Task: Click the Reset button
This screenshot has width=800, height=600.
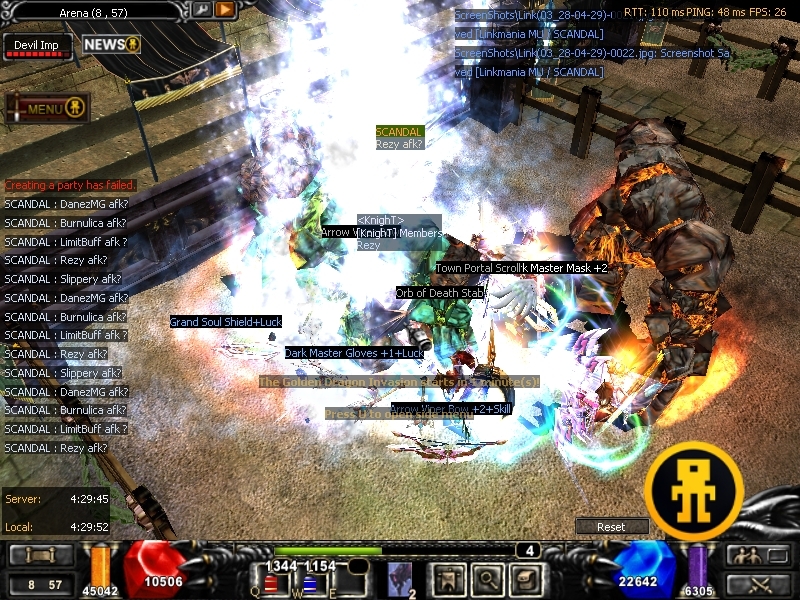Action: [x=611, y=527]
